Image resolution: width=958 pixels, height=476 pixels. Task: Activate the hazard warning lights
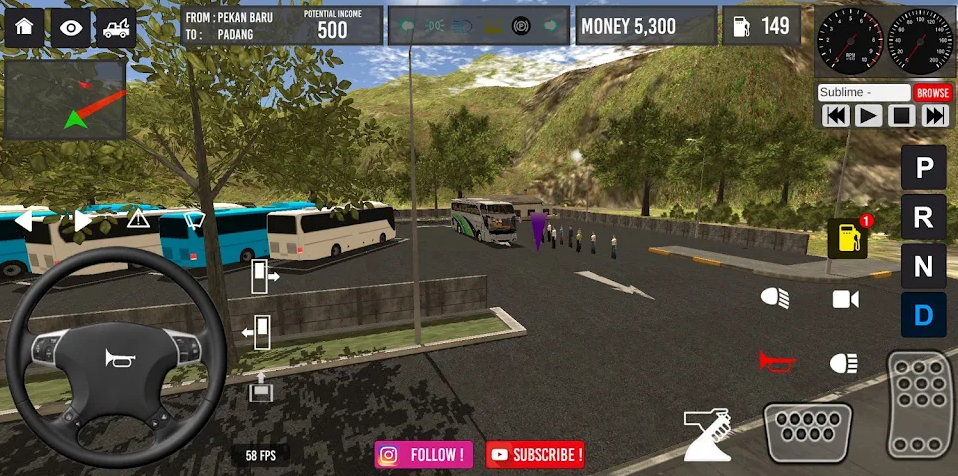click(137, 218)
